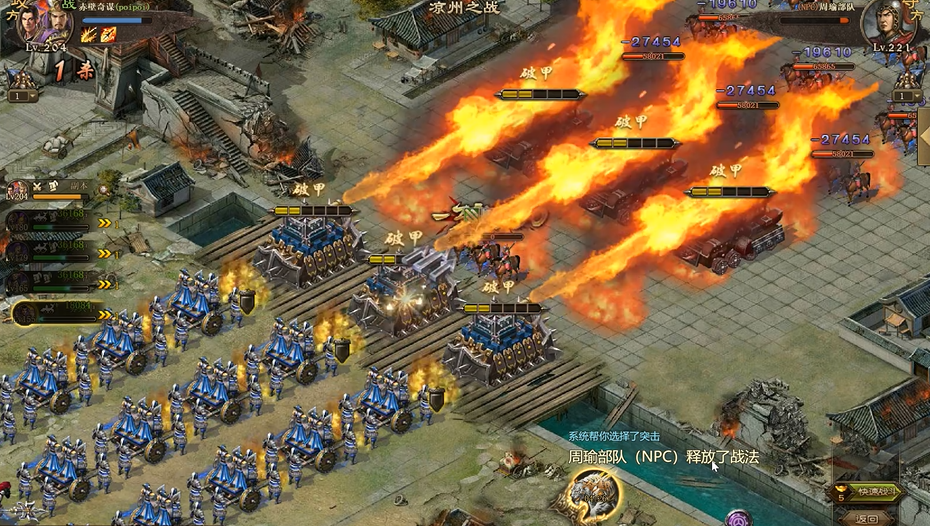
Task: Click the purple round emblem button
Action: point(739,520)
